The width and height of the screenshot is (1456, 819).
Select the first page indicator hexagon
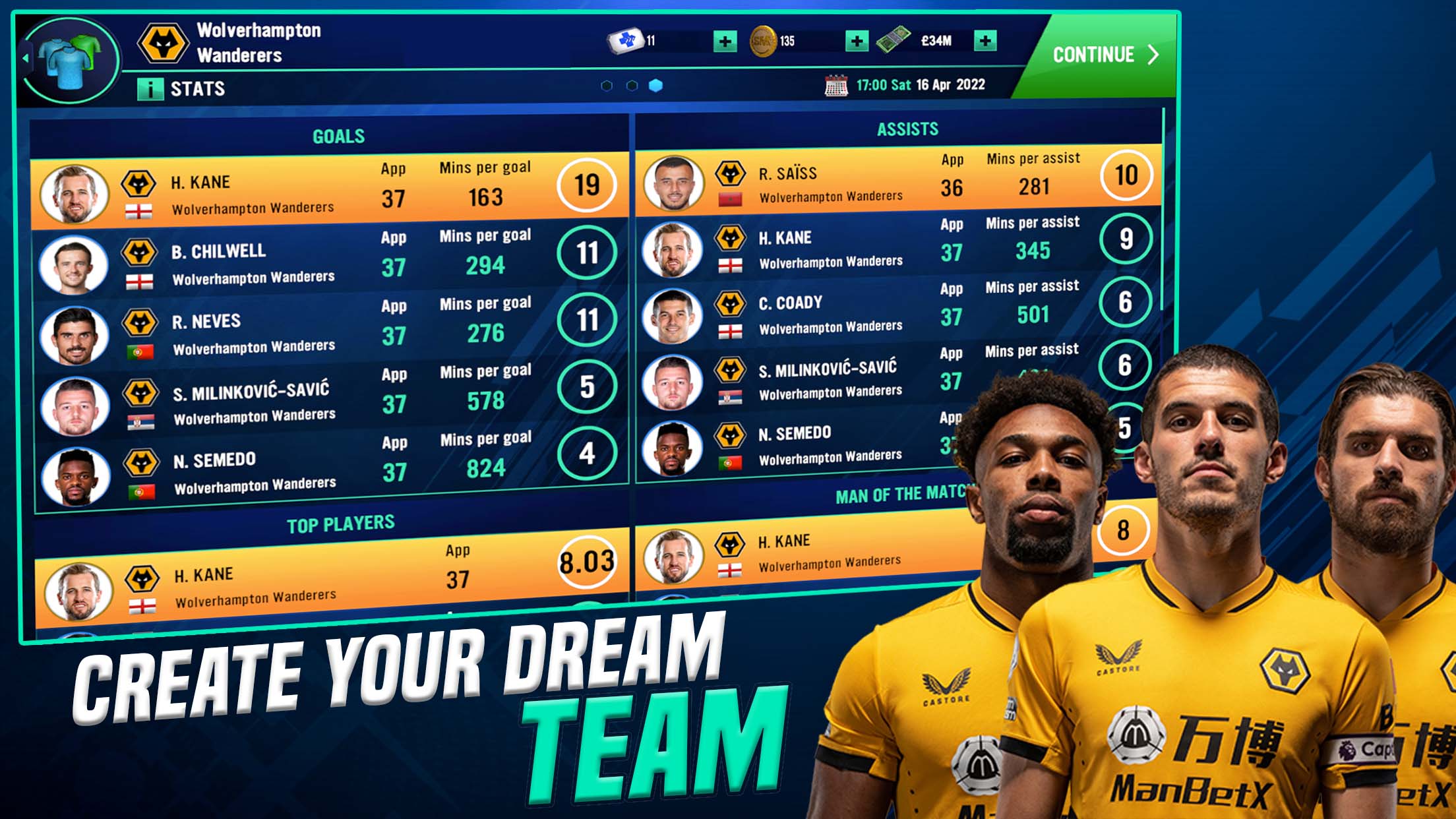[606, 84]
